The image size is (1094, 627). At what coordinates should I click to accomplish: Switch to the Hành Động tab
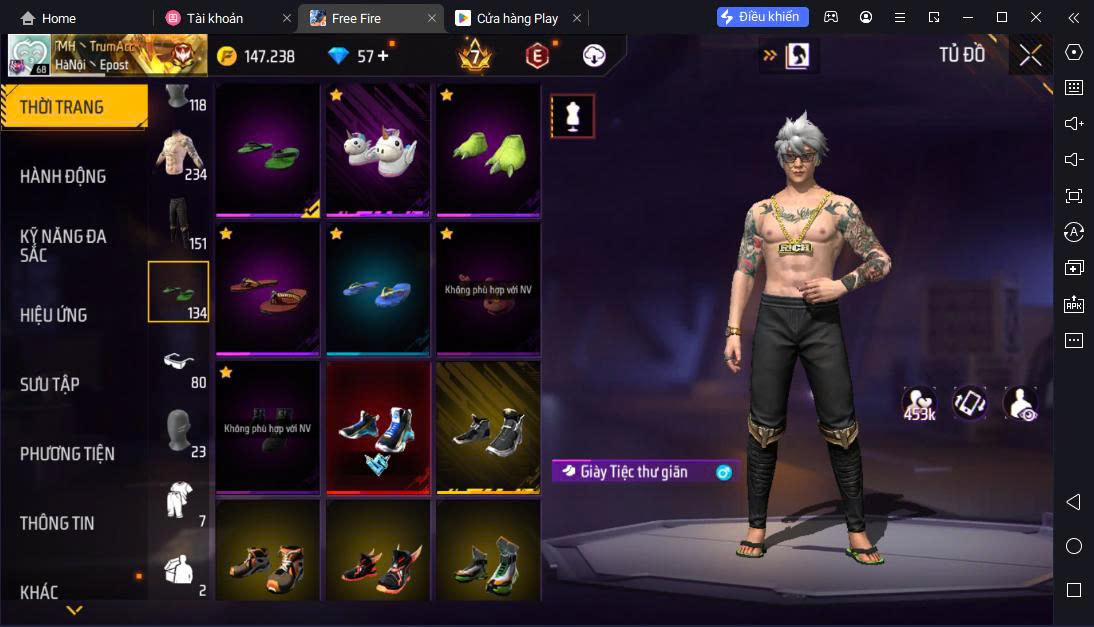(63, 176)
